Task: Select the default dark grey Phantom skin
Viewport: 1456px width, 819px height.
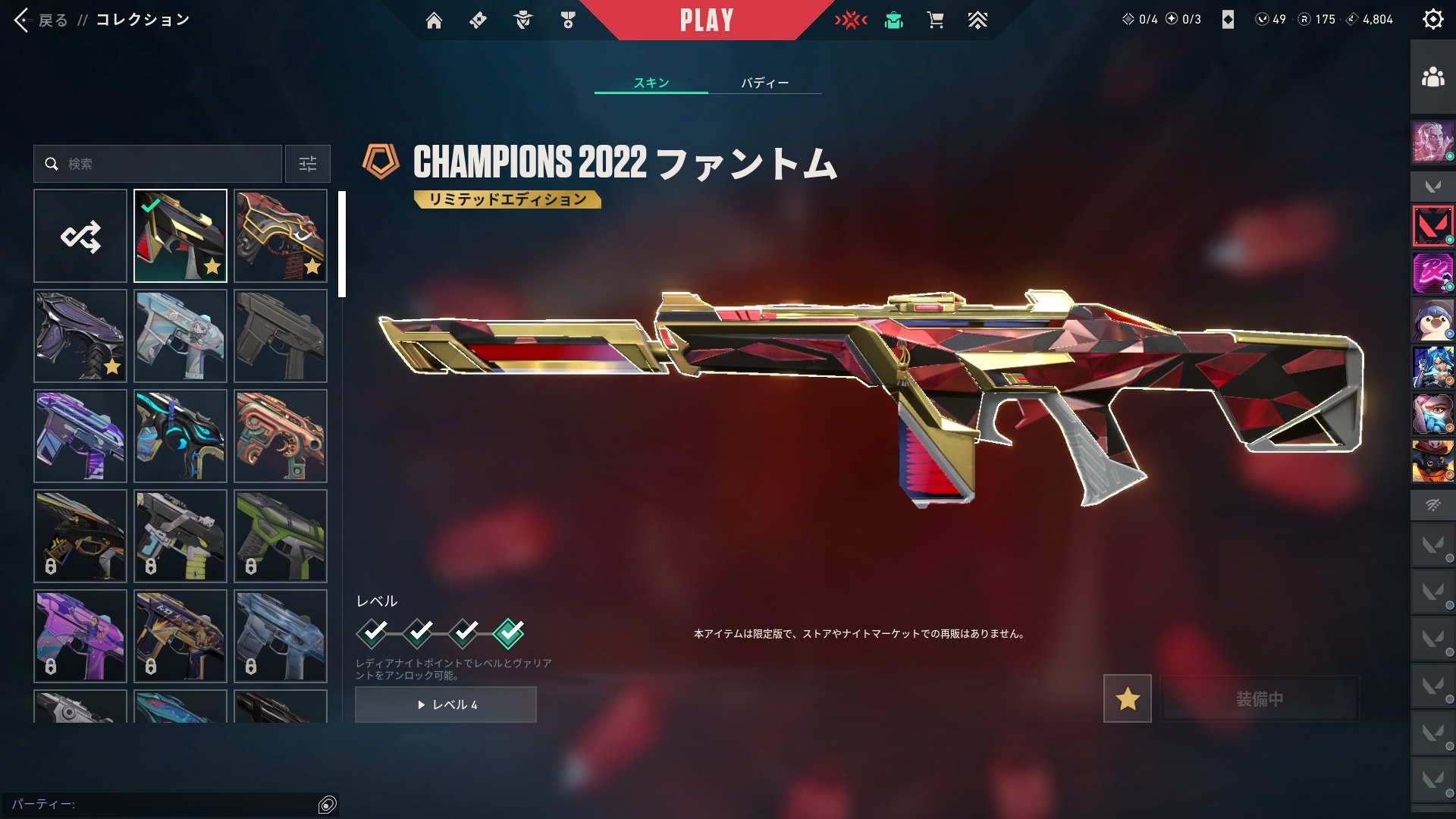Action: coord(281,337)
